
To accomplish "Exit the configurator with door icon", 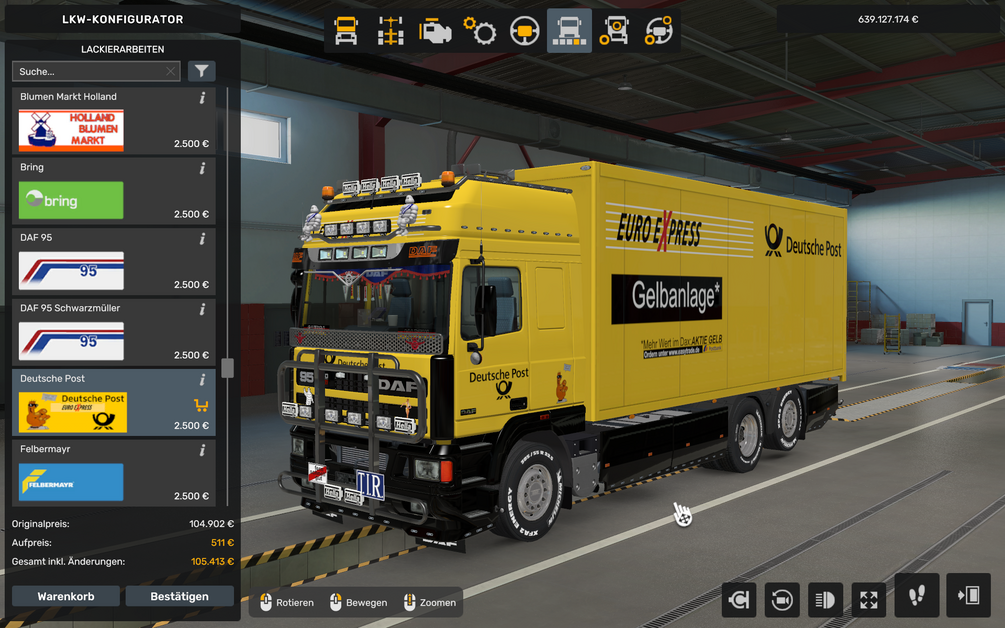I will (x=967, y=596).
